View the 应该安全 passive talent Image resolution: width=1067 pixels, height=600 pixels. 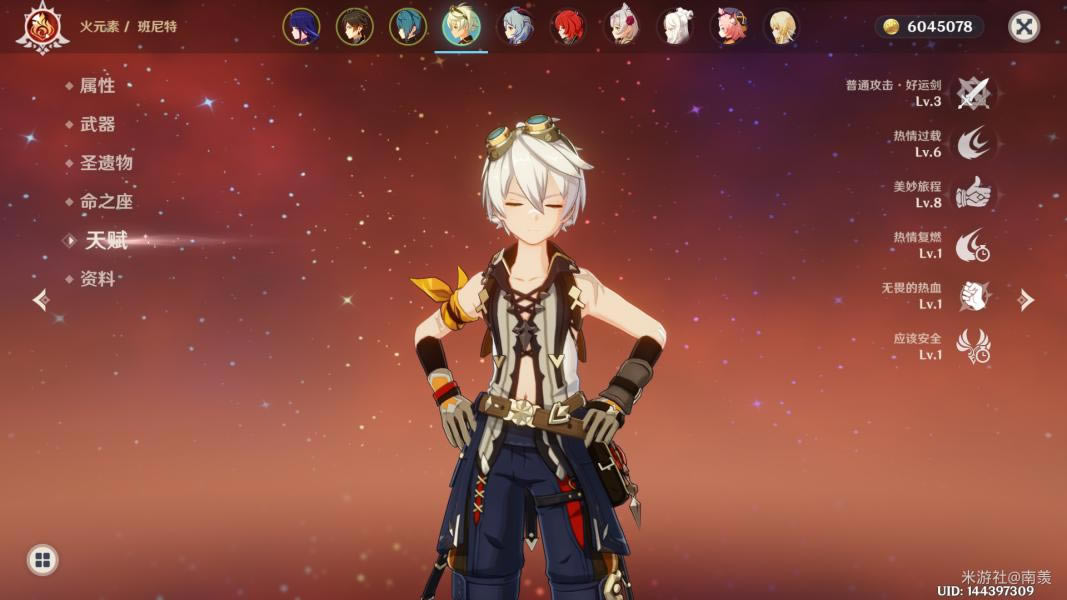tap(972, 346)
